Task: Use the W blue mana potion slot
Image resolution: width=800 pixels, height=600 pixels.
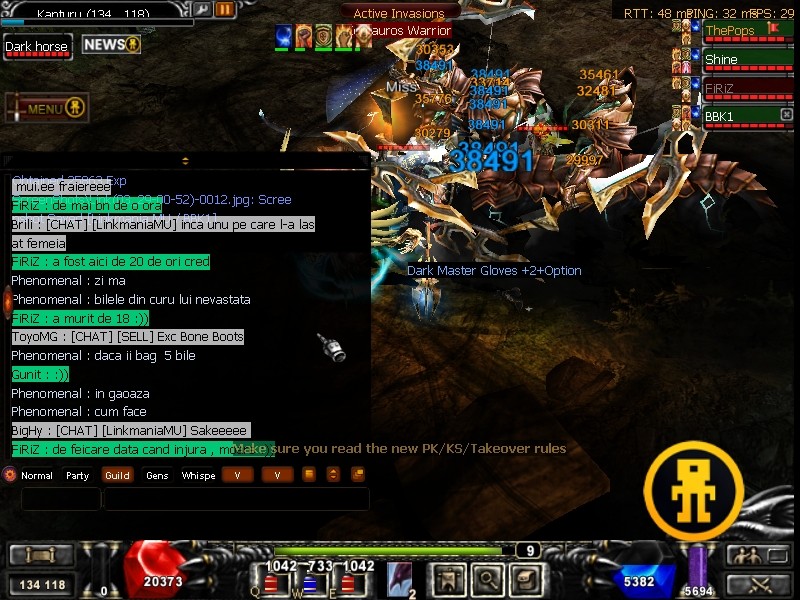Action: point(309,582)
